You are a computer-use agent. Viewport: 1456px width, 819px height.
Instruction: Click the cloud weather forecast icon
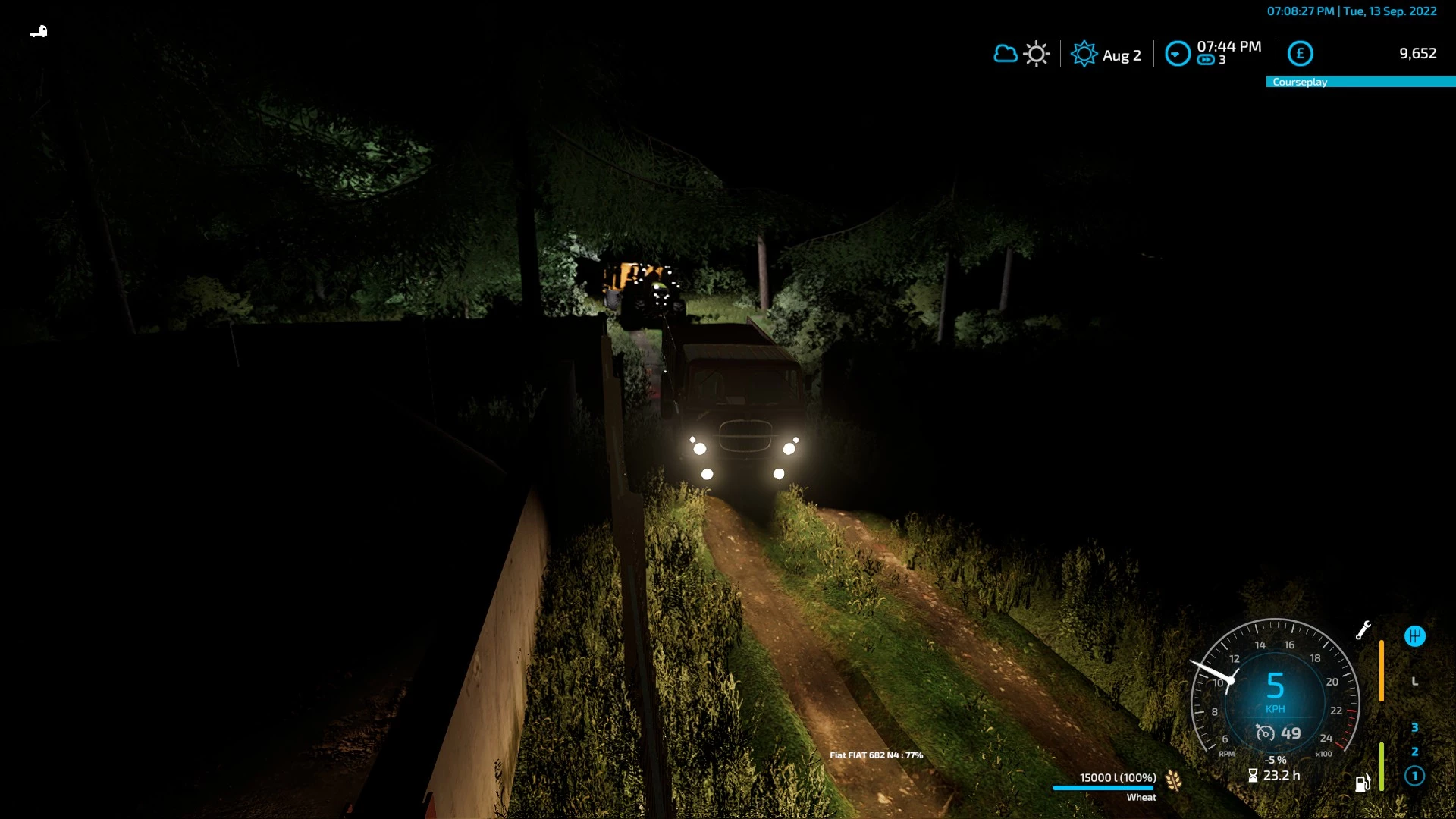1006,54
